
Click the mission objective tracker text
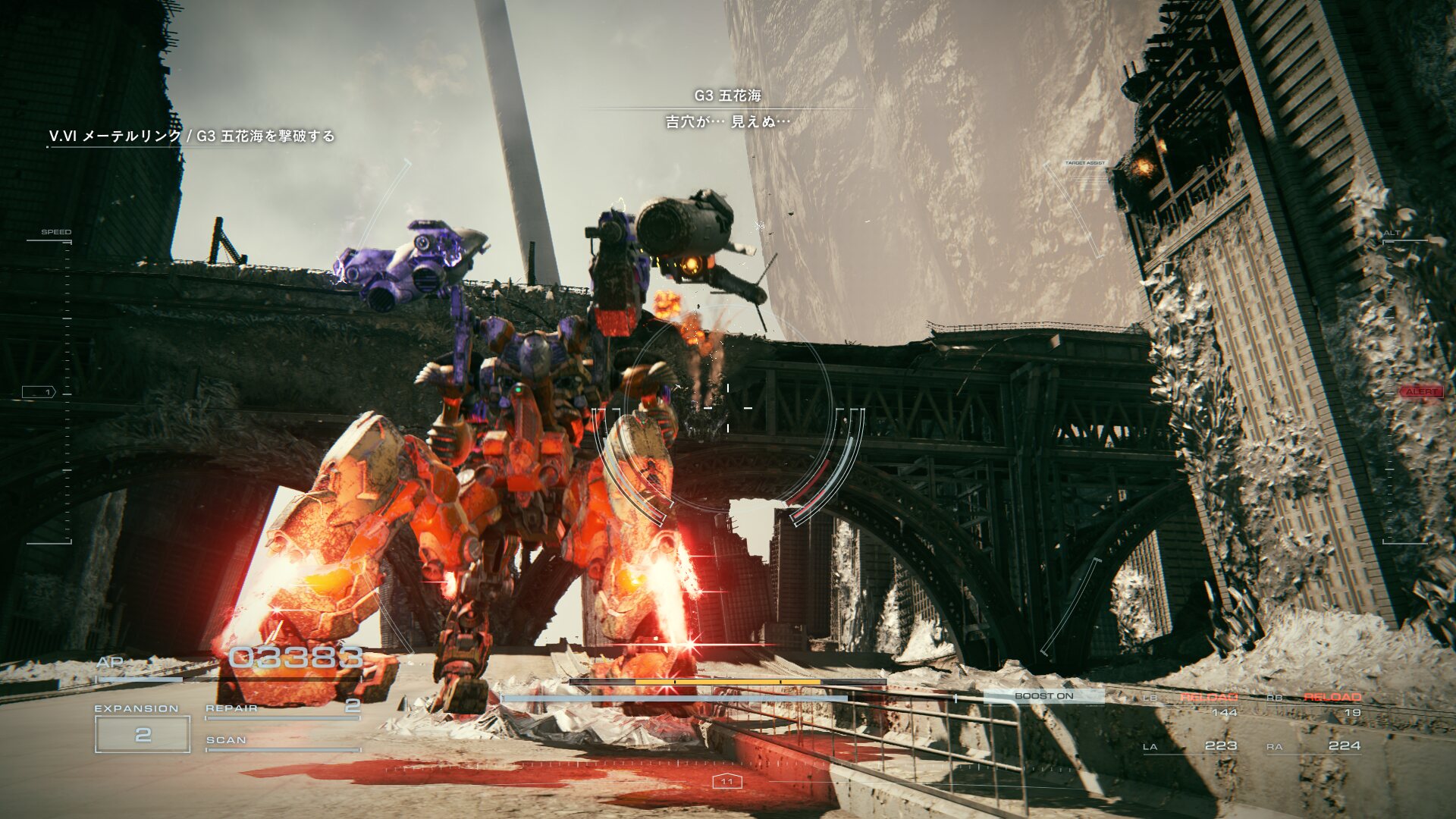click(x=191, y=136)
